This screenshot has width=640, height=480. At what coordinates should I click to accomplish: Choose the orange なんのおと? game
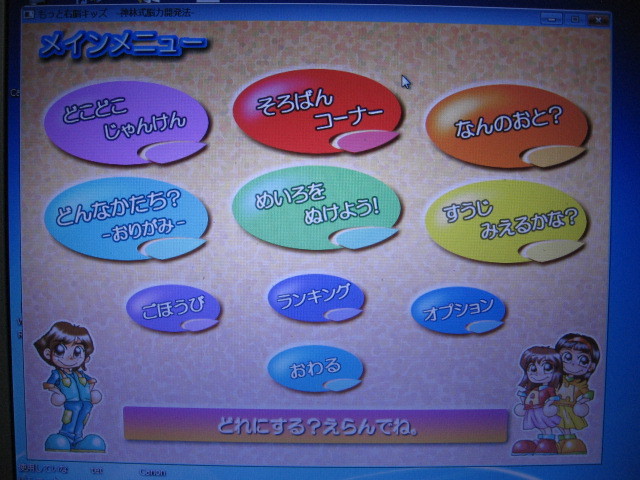point(506,126)
